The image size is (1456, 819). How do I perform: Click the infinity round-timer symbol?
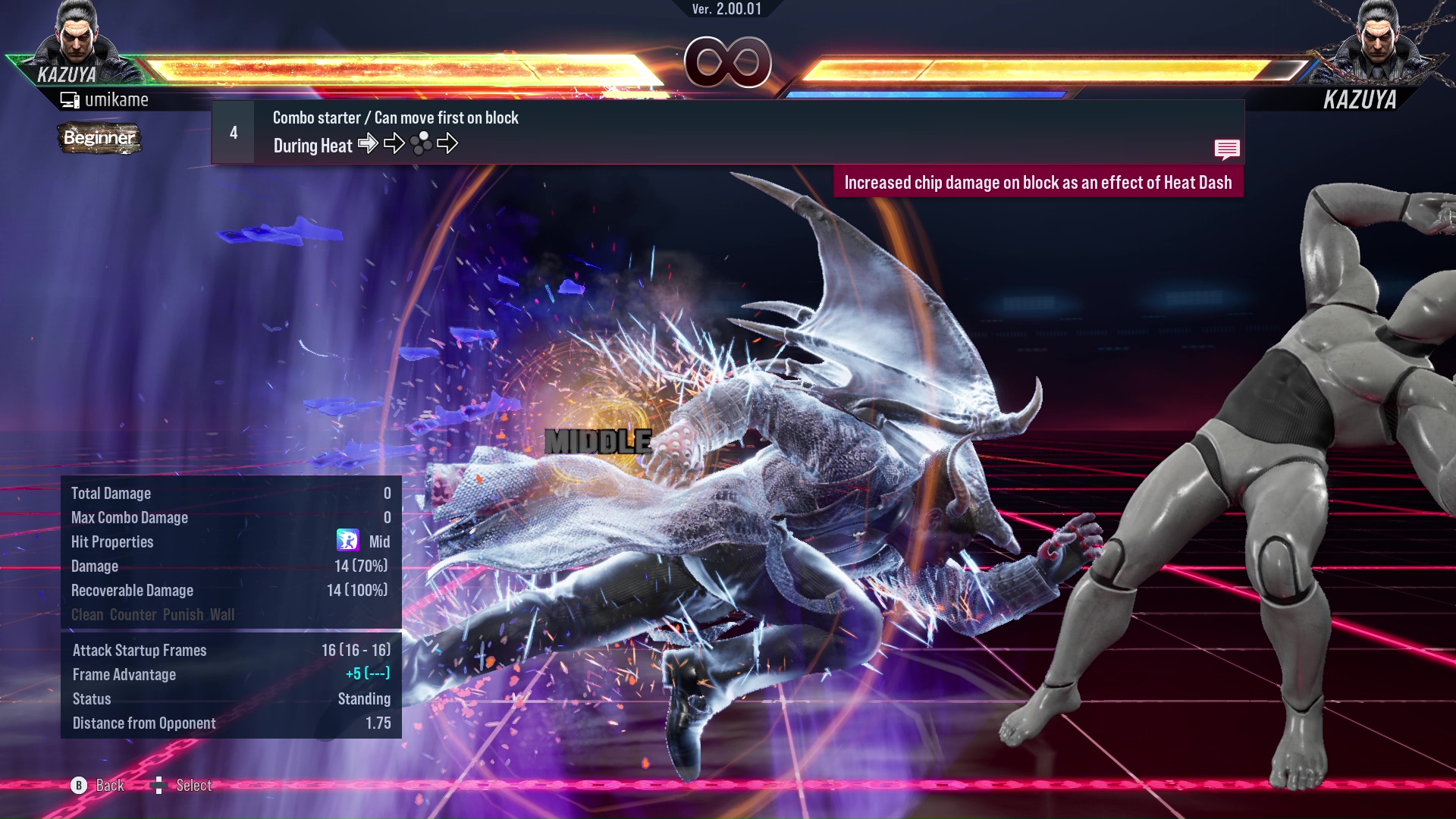(728, 63)
